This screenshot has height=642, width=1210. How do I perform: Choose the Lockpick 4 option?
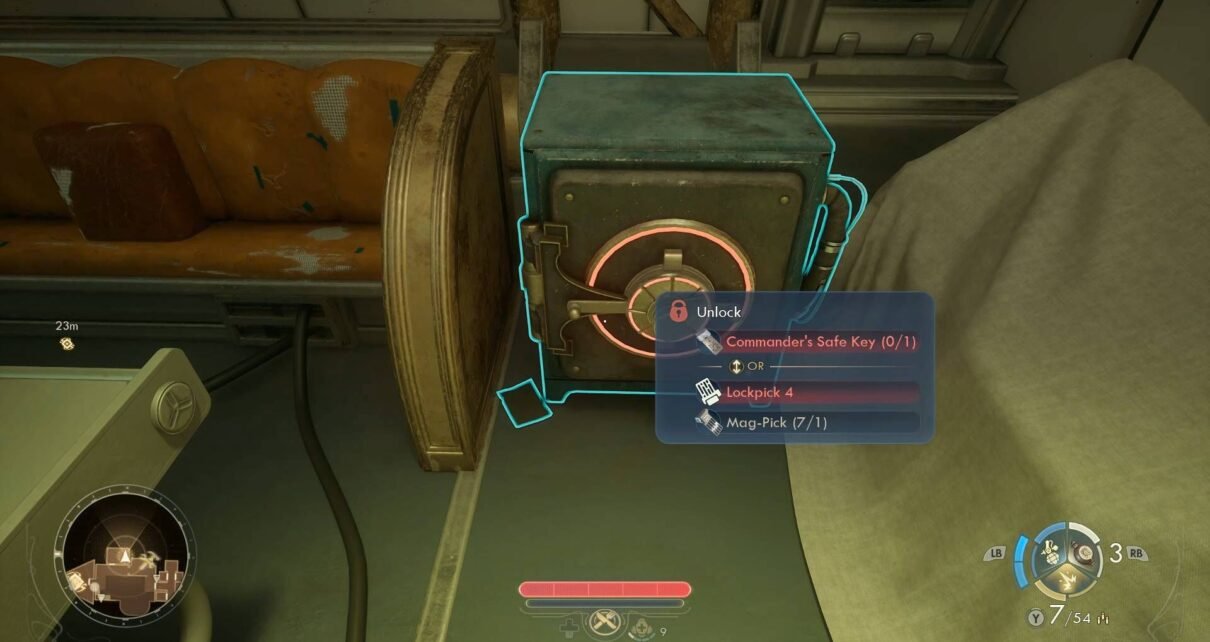coord(806,392)
